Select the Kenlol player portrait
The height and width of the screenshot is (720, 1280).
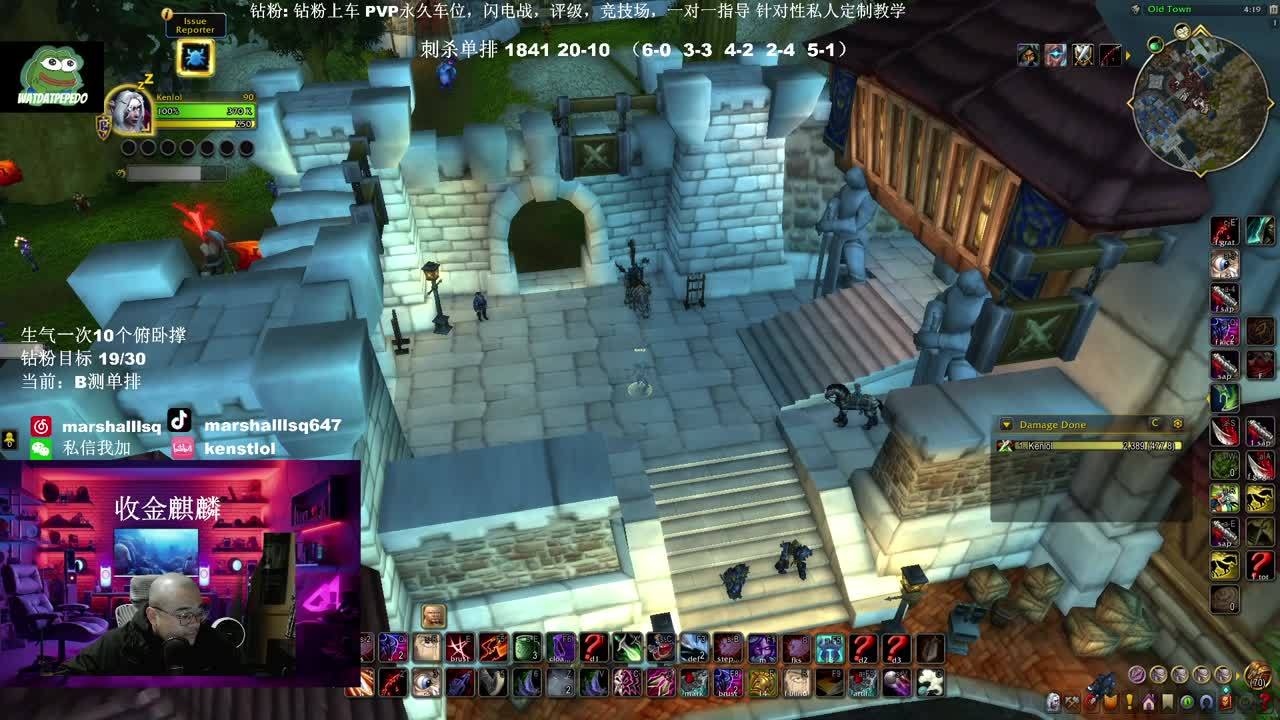click(x=131, y=112)
